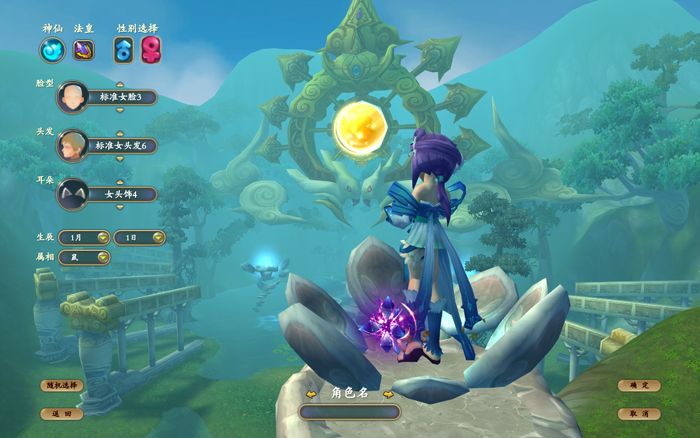The image size is (700, 438).
Task: Open the 属相 zodiac dropdown
Action: point(84,257)
